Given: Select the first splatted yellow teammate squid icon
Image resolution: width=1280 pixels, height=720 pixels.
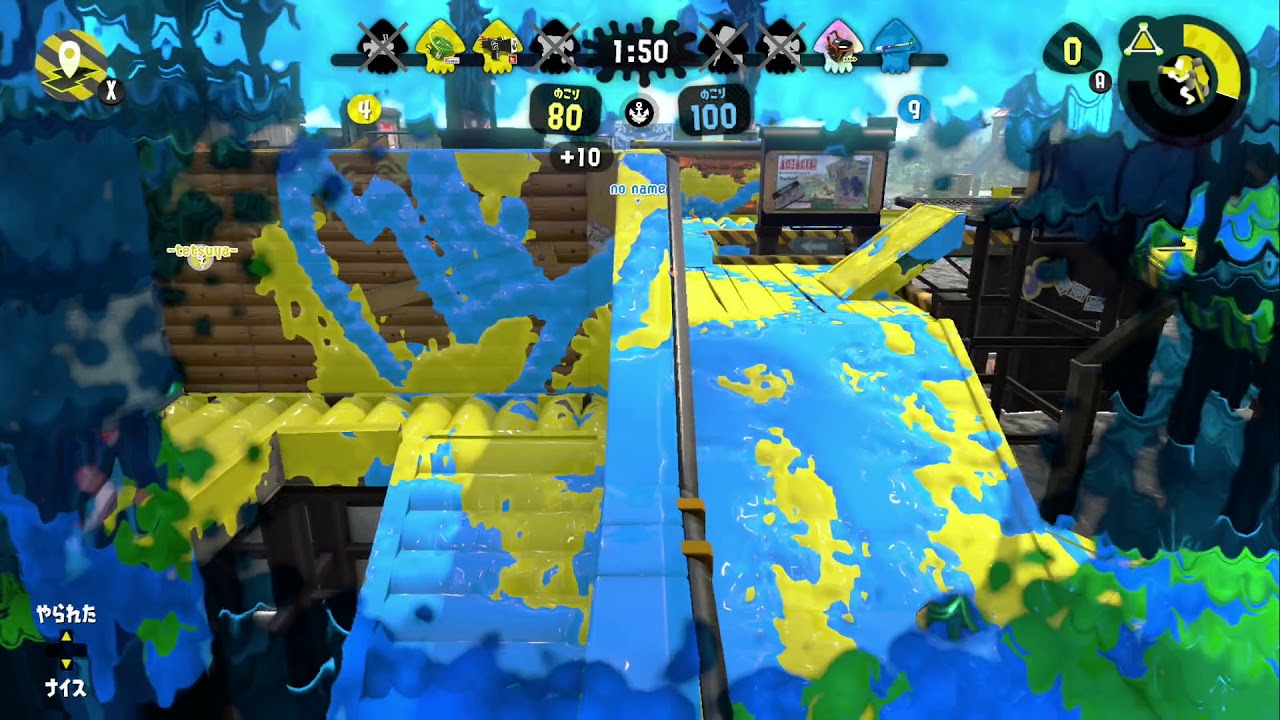Looking at the screenshot, I should 381,48.
